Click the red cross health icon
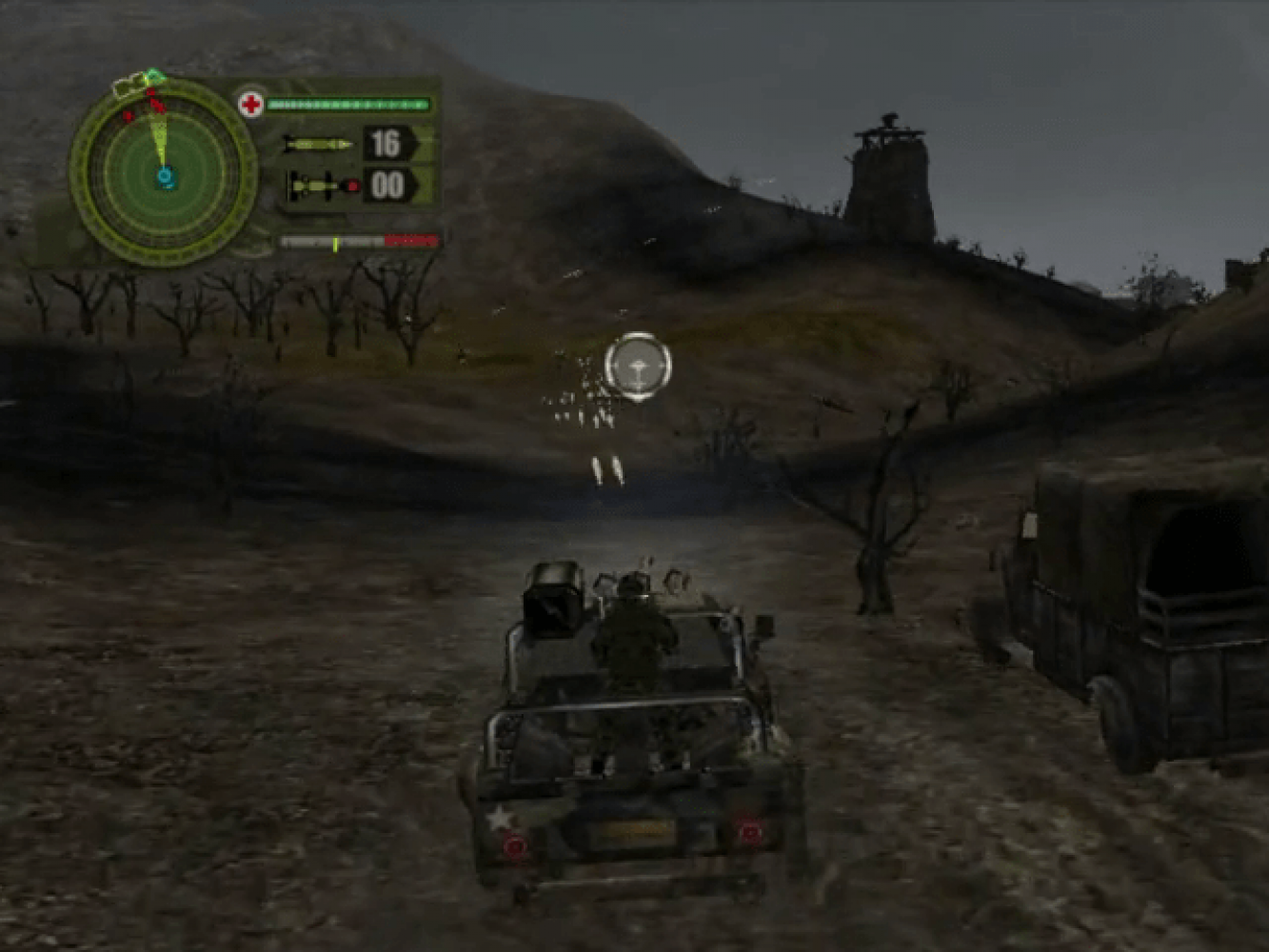This screenshot has width=1269, height=952. click(x=251, y=105)
